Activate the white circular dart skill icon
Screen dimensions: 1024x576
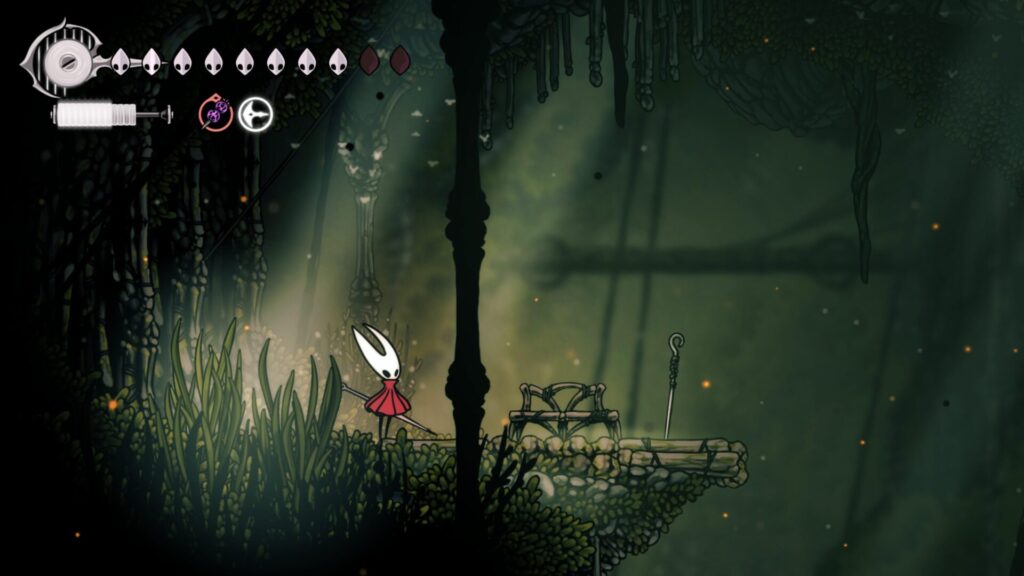pos(254,114)
